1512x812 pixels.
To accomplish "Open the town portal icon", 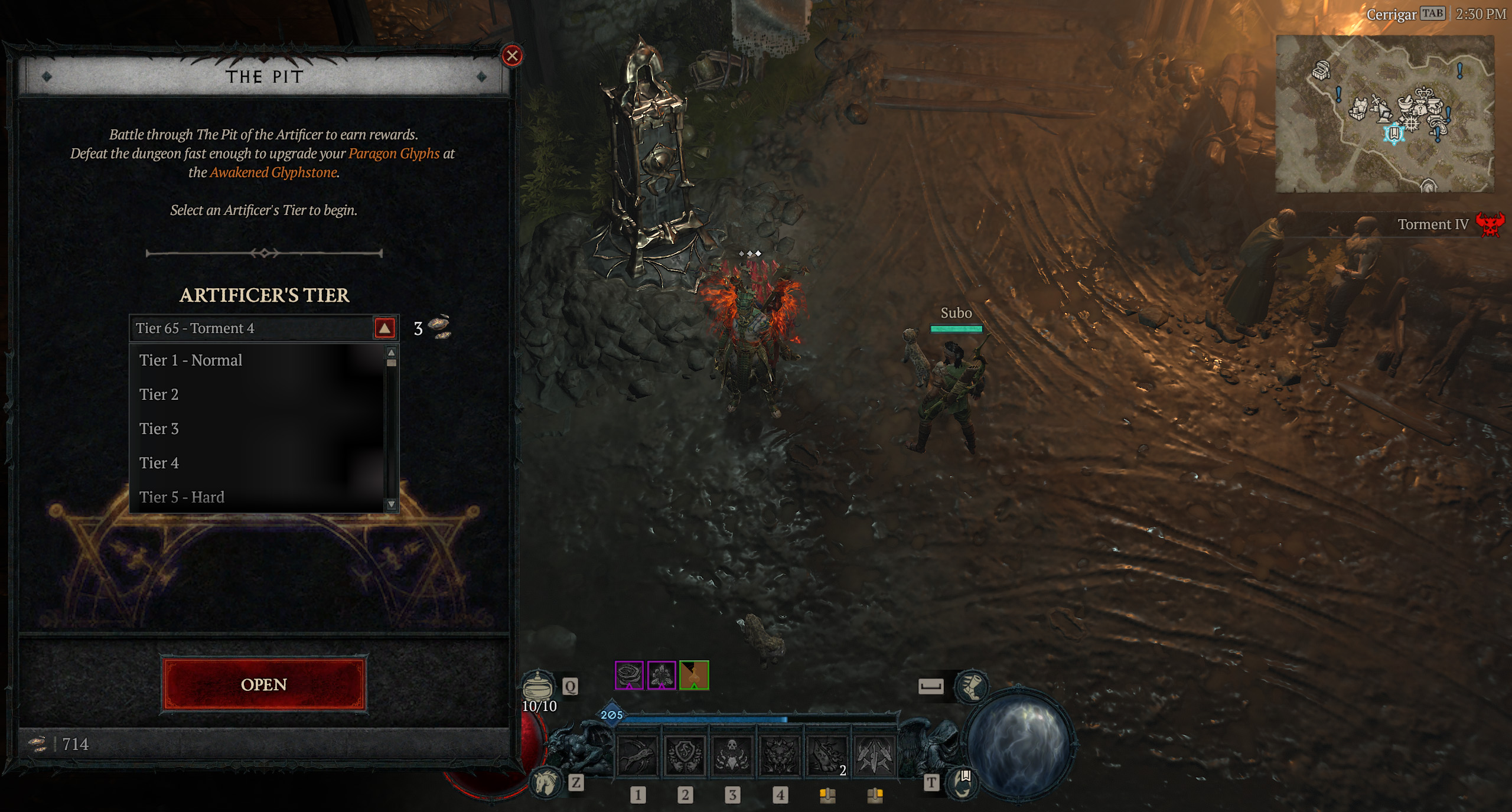I will click(963, 782).
